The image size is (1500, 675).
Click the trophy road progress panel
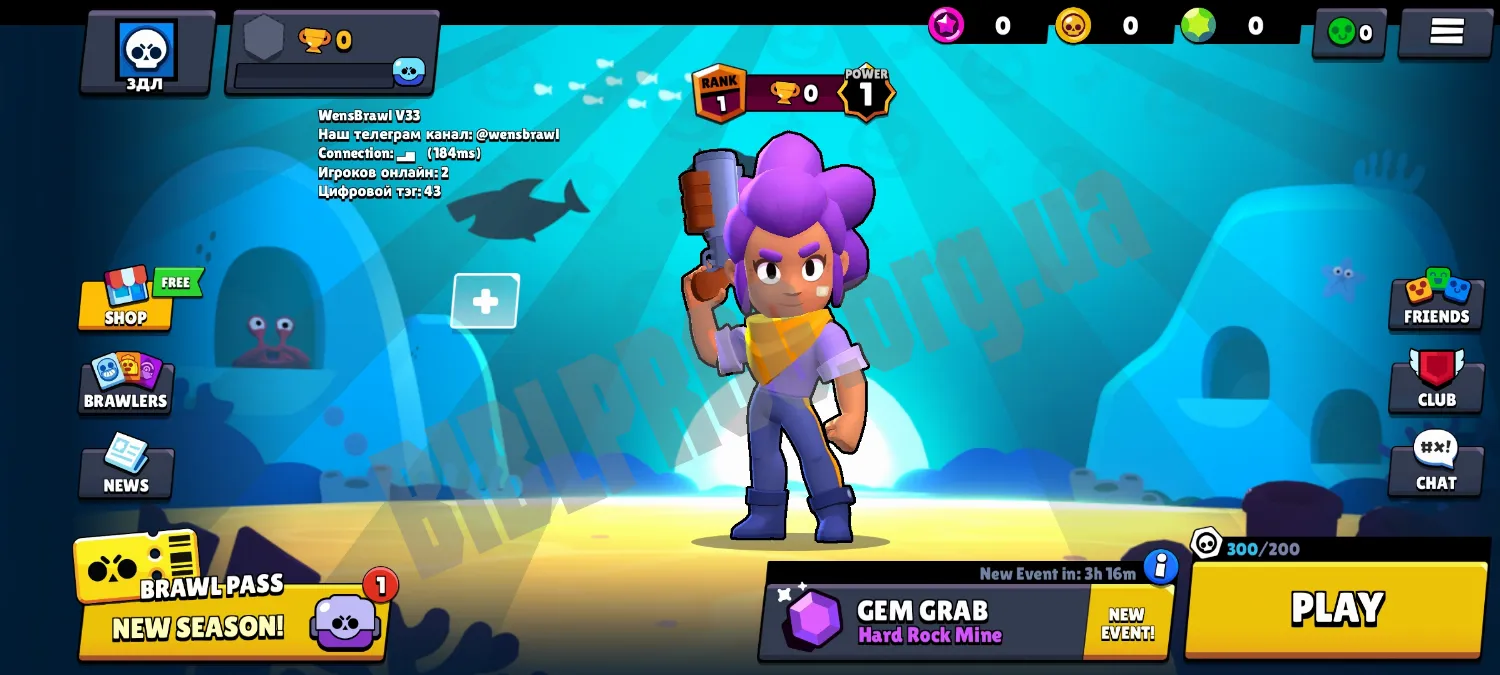pos(332,53)
